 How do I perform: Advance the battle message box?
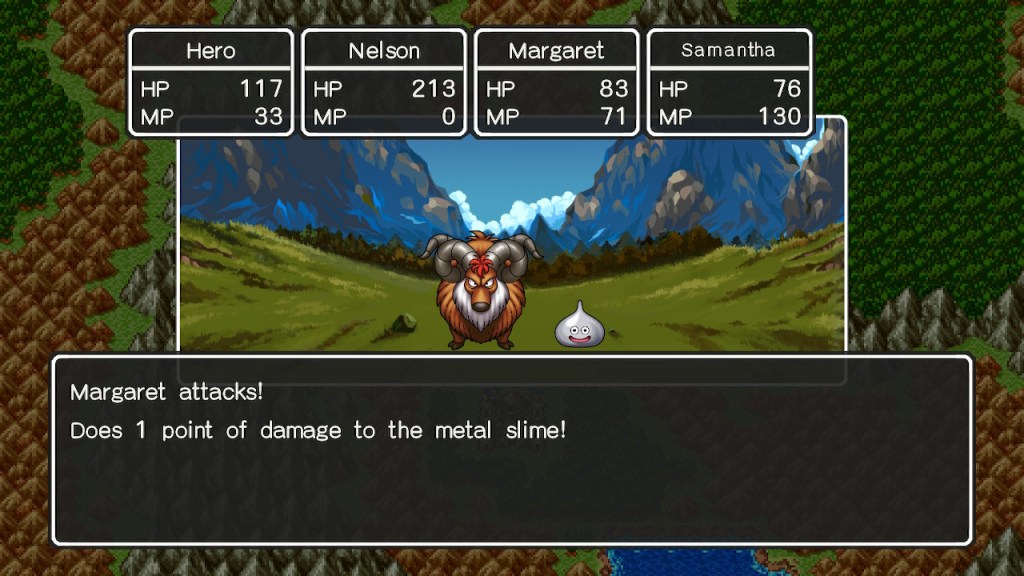point(511,449)
